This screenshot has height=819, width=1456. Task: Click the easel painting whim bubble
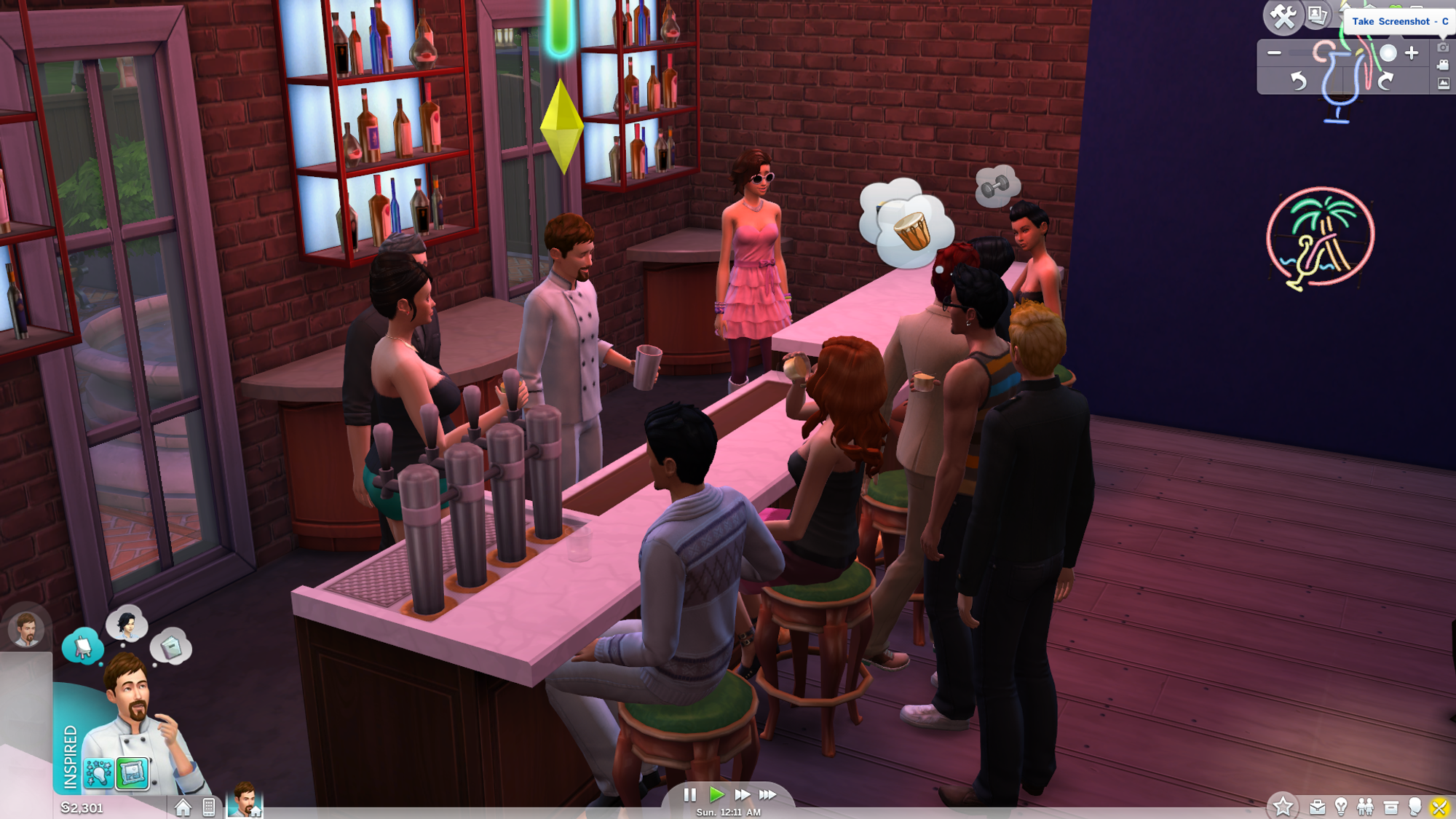pos(82,646)
